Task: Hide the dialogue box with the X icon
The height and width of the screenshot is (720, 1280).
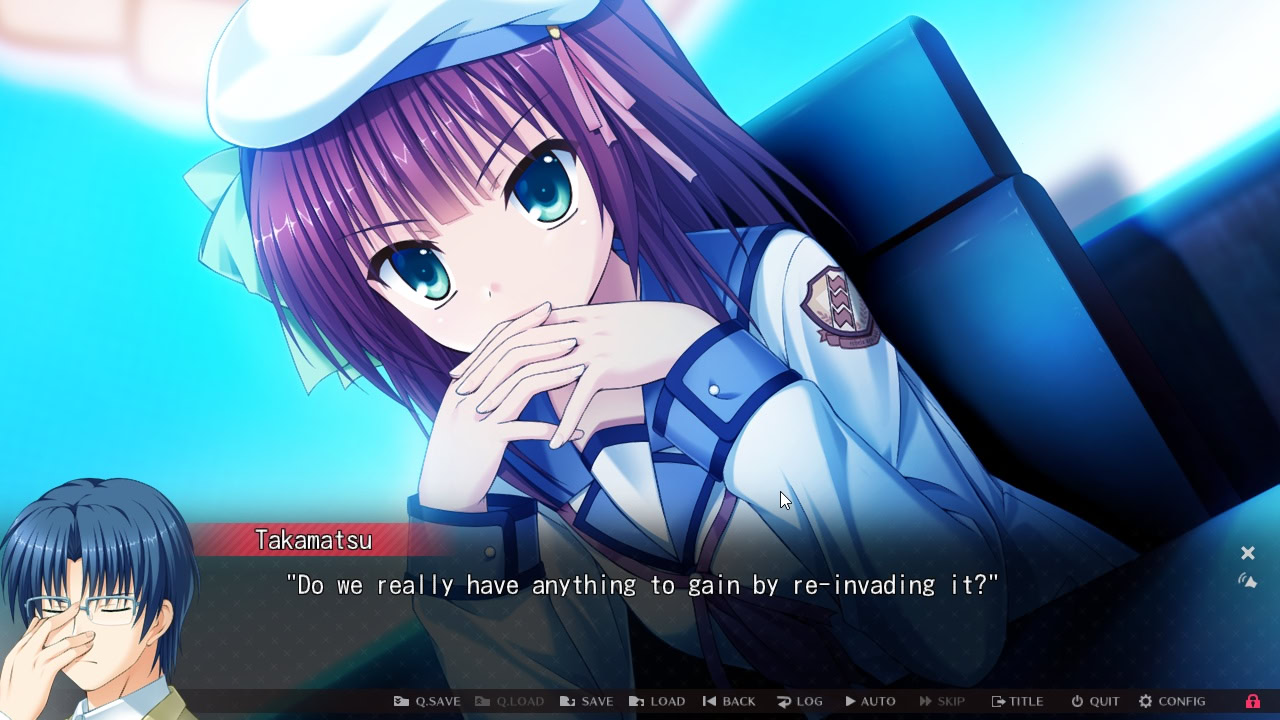Action: 1247,552
